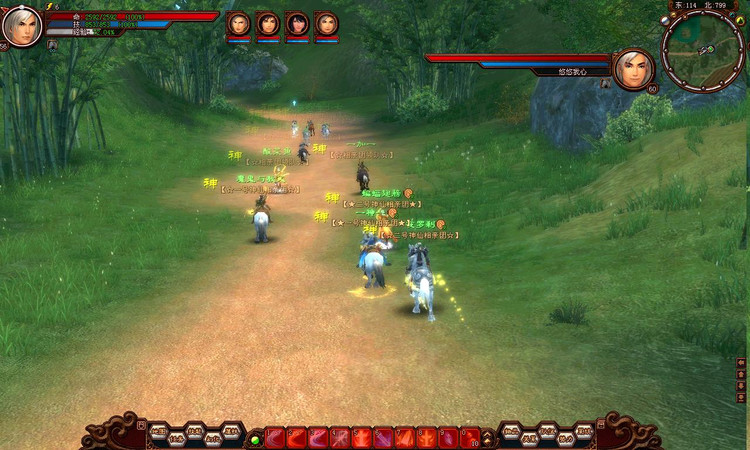Select the second party member portrait
This screenshot has width=750, height=450.
[x=268, y=24]
